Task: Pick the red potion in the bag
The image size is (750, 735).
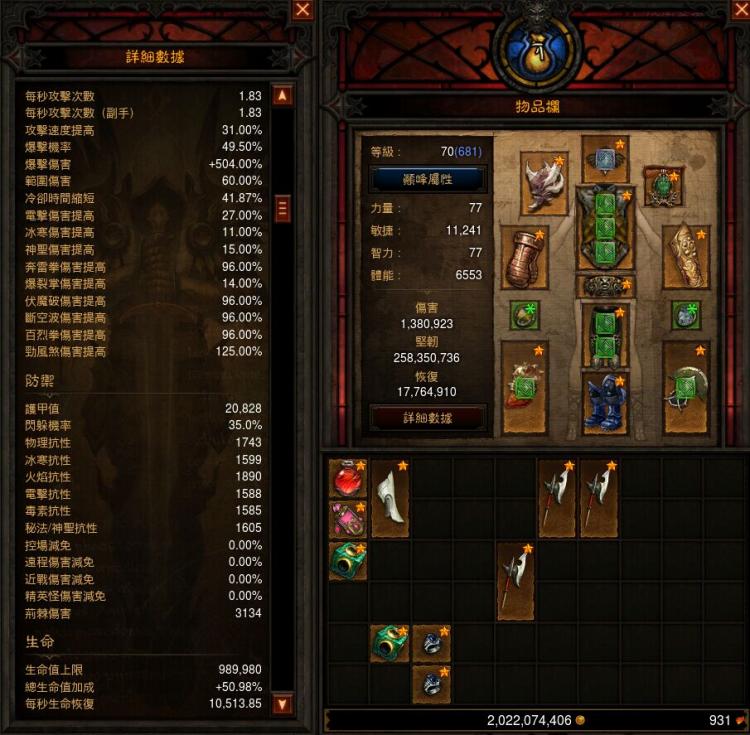Action: coord(347,479)
